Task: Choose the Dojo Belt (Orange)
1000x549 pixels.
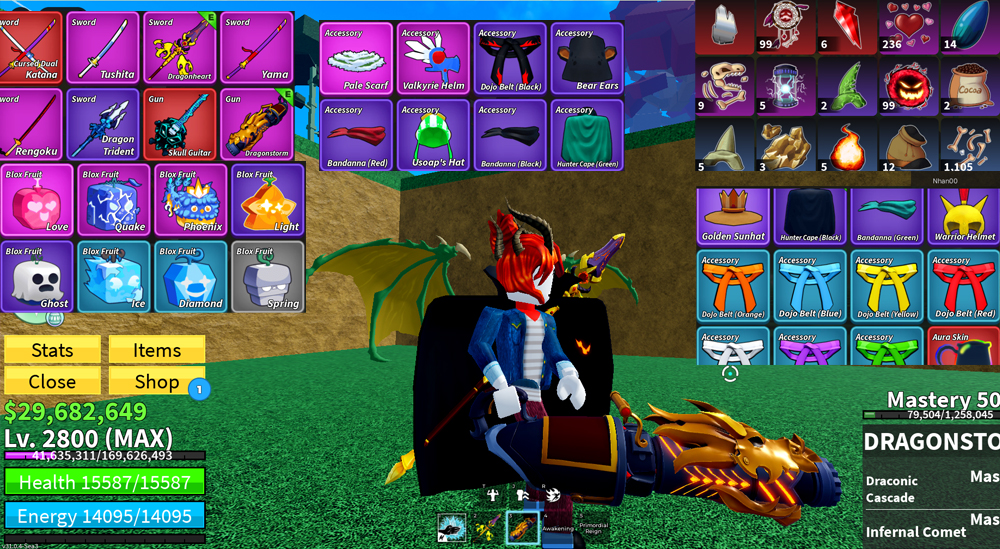Action: tap(733, 286)
